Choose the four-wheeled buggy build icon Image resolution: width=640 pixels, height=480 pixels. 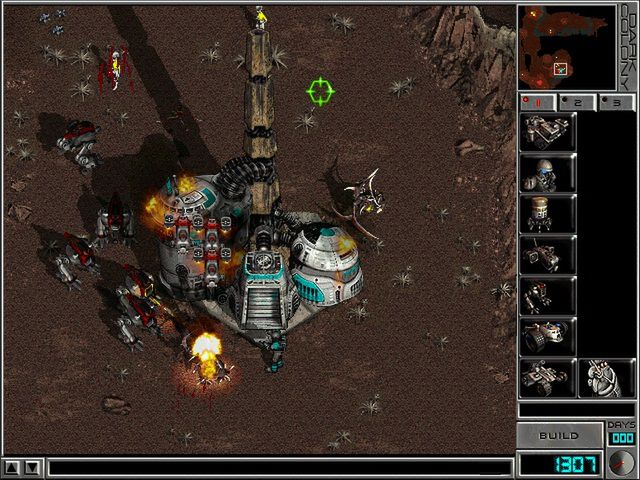click(547, 378)
